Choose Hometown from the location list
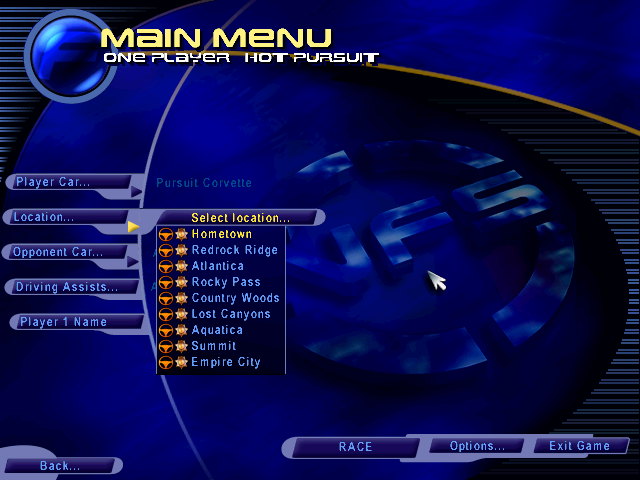 [x=221, y=234]
